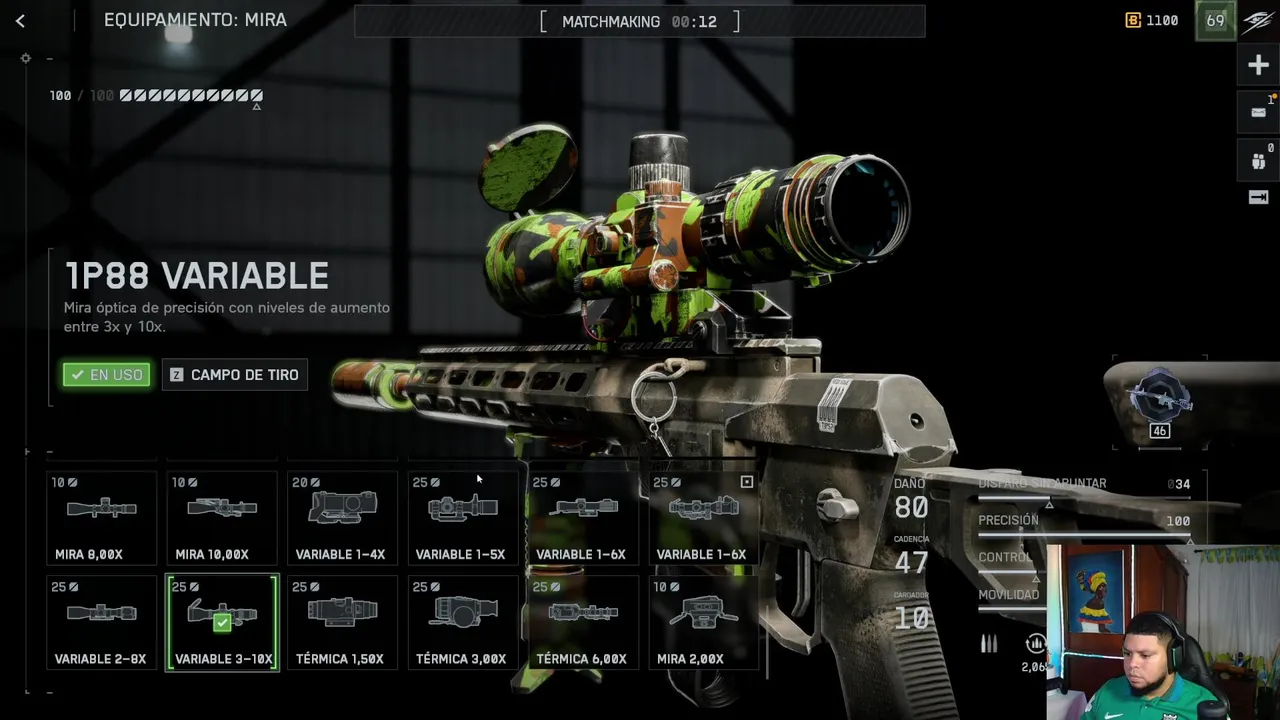Open the squad icon in right sidebar

(1258, 160)
